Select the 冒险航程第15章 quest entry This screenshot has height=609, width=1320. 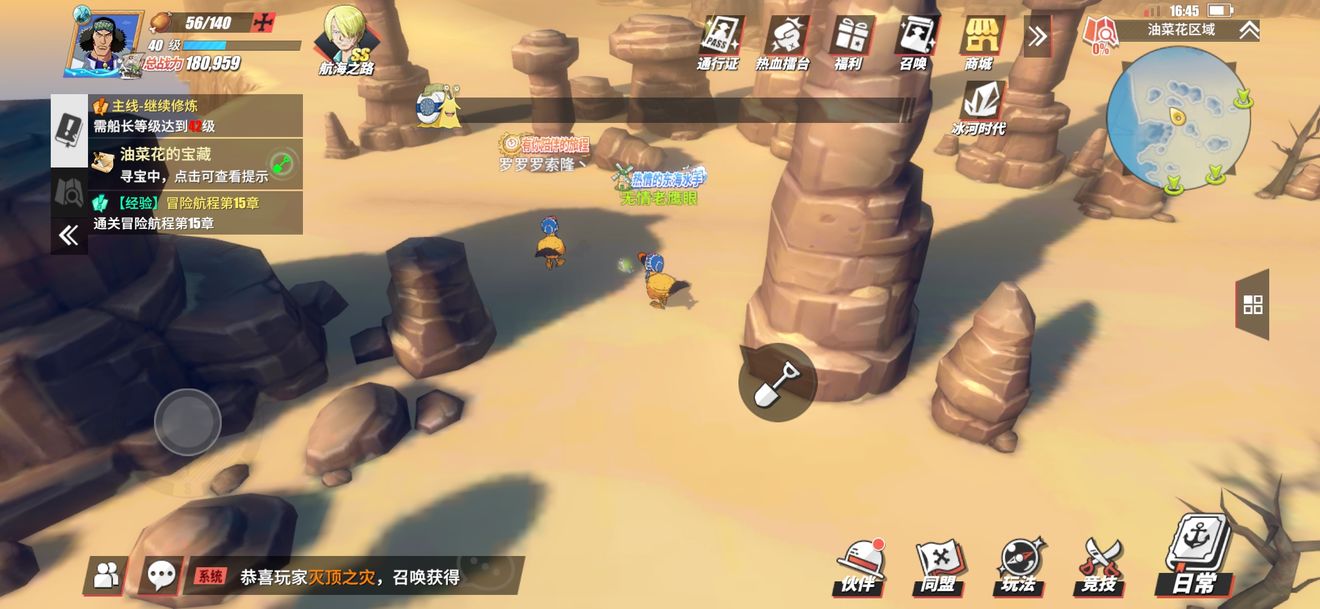point(196,212)
